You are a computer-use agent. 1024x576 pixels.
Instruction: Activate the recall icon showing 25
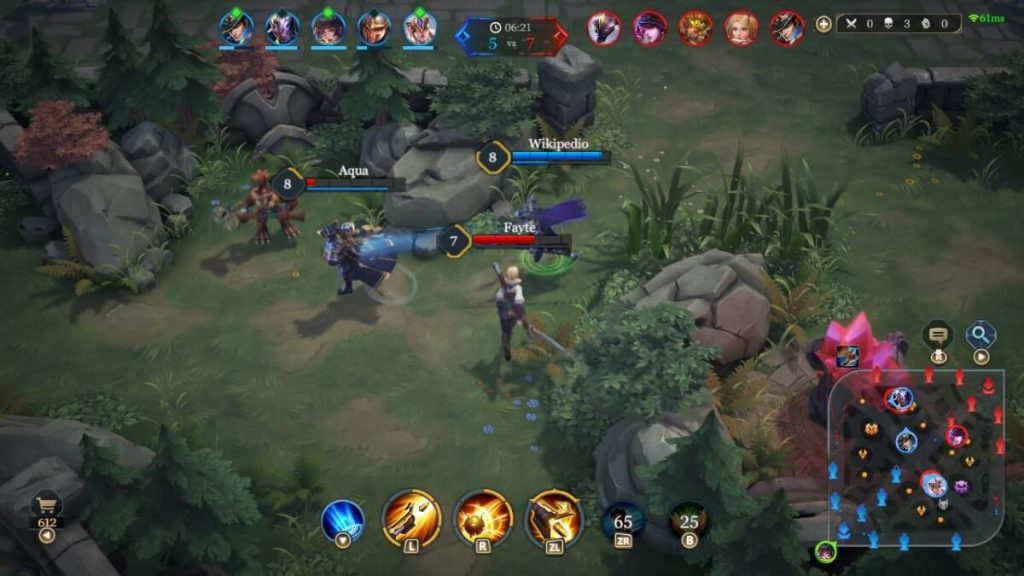click(689, 521)
